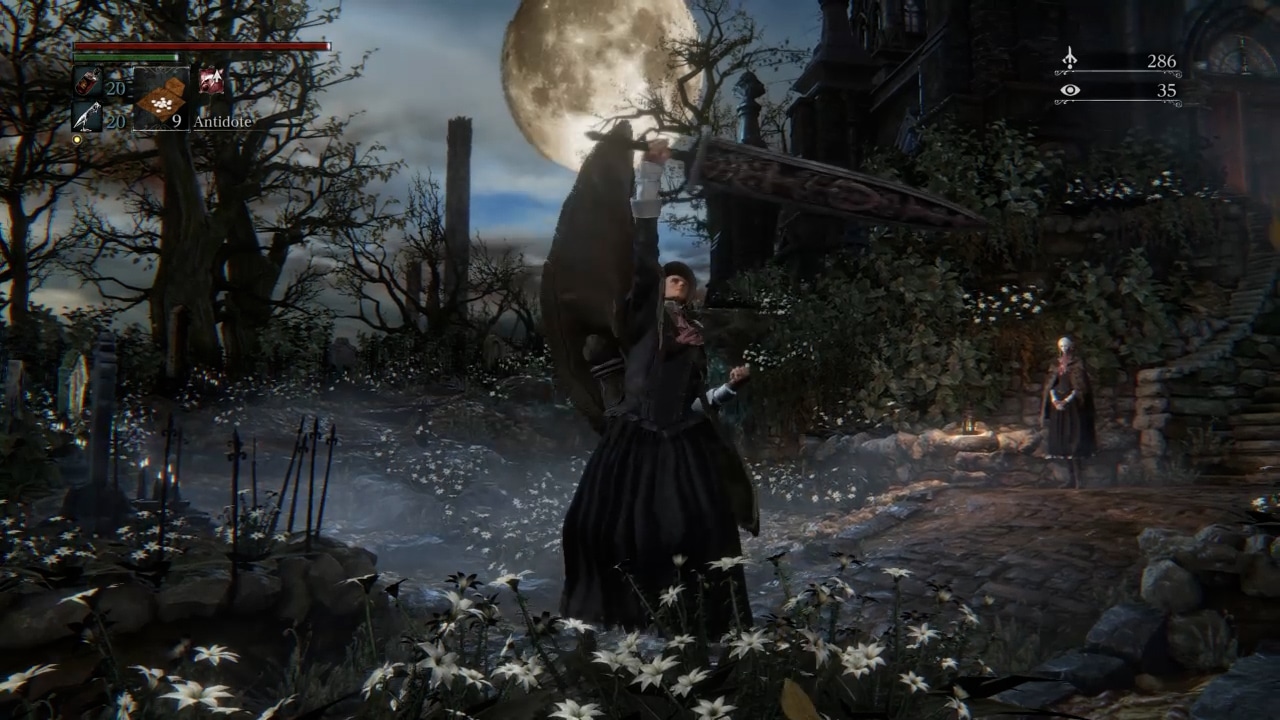Viewport: 1280px width, 720px height.
Task: Select the Blood Vial icon
Action: coord(86,83)
